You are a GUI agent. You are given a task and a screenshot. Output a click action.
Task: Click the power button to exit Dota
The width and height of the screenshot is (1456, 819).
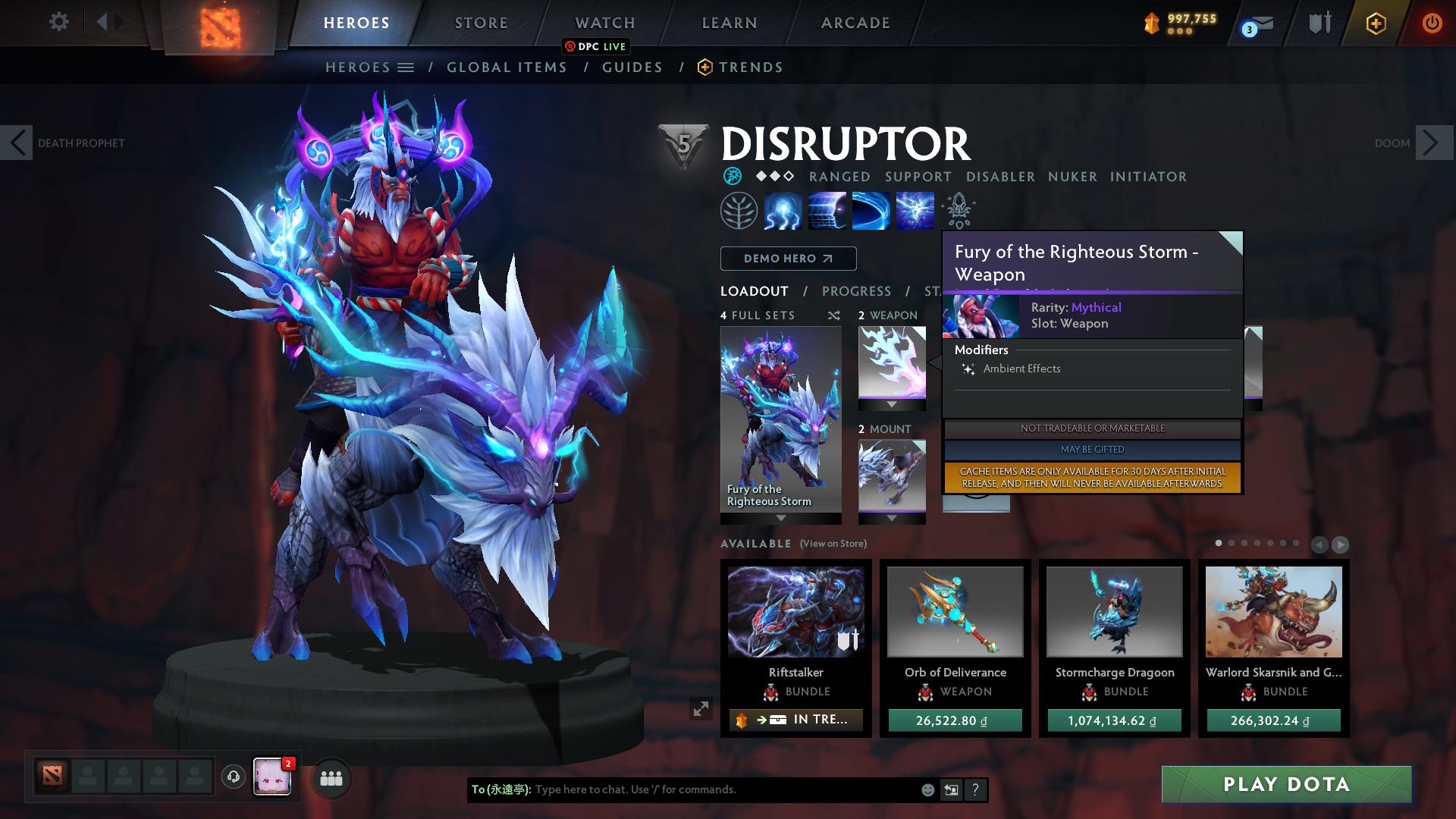tap(1432, 24)
